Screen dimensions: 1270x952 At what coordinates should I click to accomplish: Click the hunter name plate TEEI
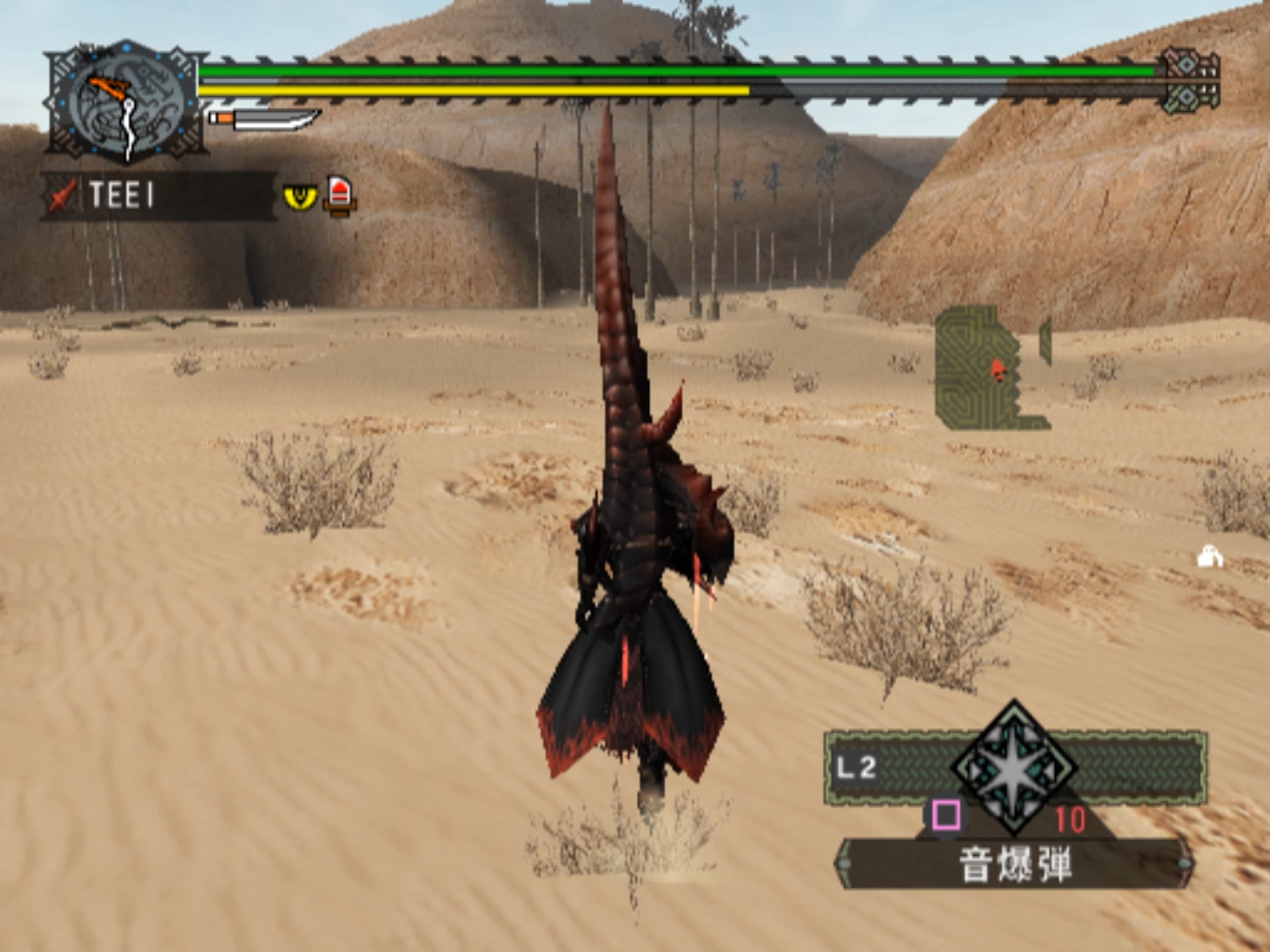coord(159,195)
